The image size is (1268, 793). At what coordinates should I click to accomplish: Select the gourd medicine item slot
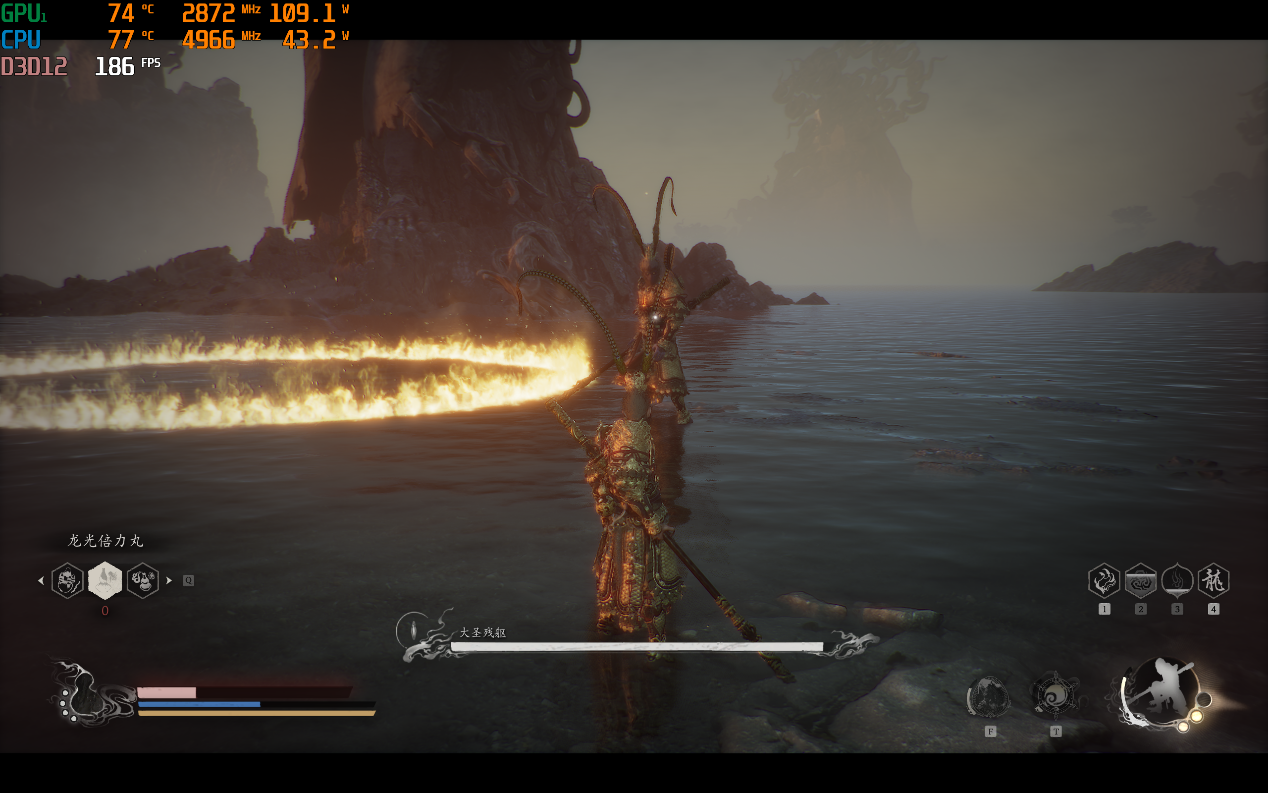(x=143, y=580)
